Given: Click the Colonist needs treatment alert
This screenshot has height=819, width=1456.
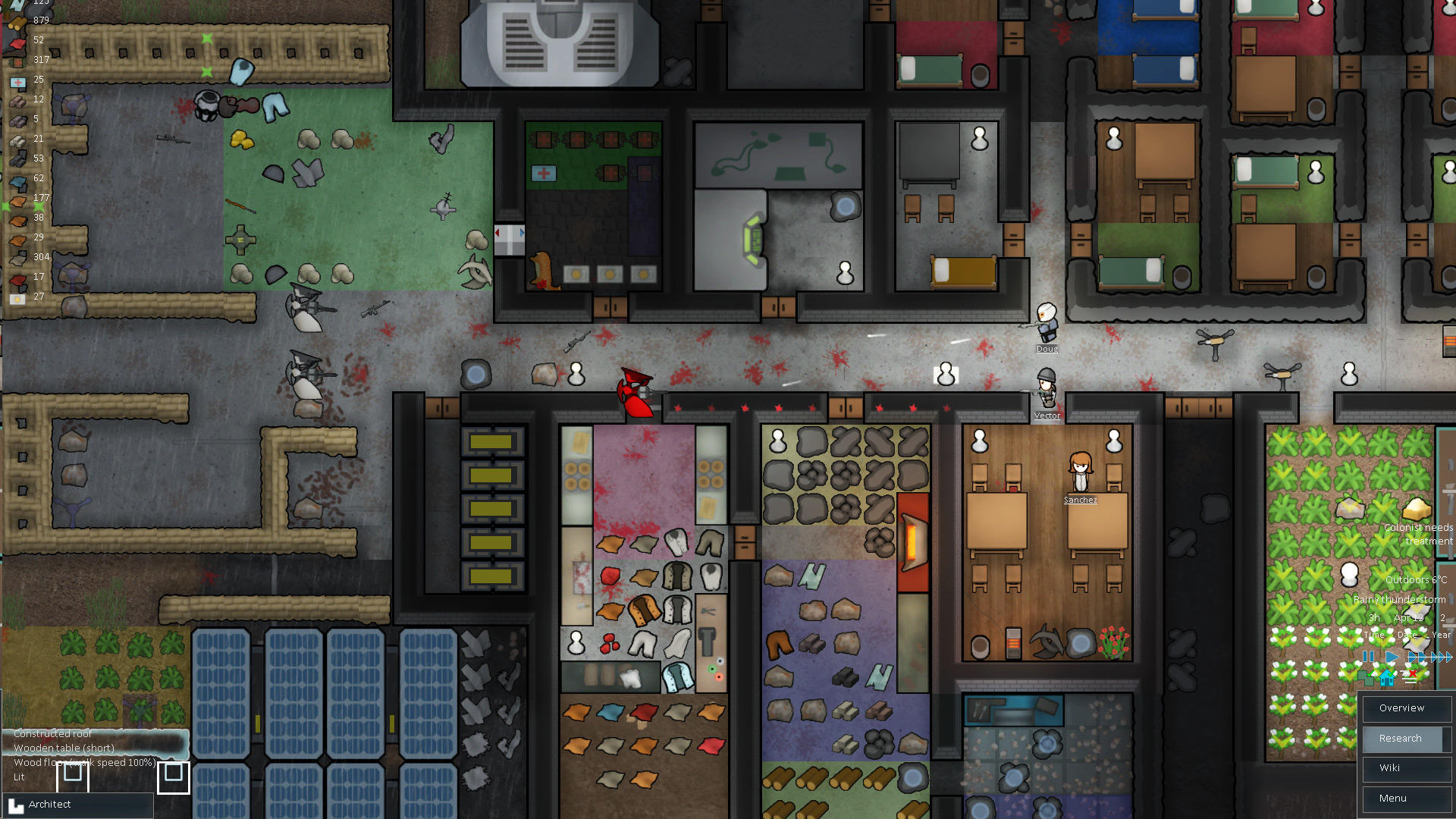Looking at the screenshot, I should tap(1418, 533).
